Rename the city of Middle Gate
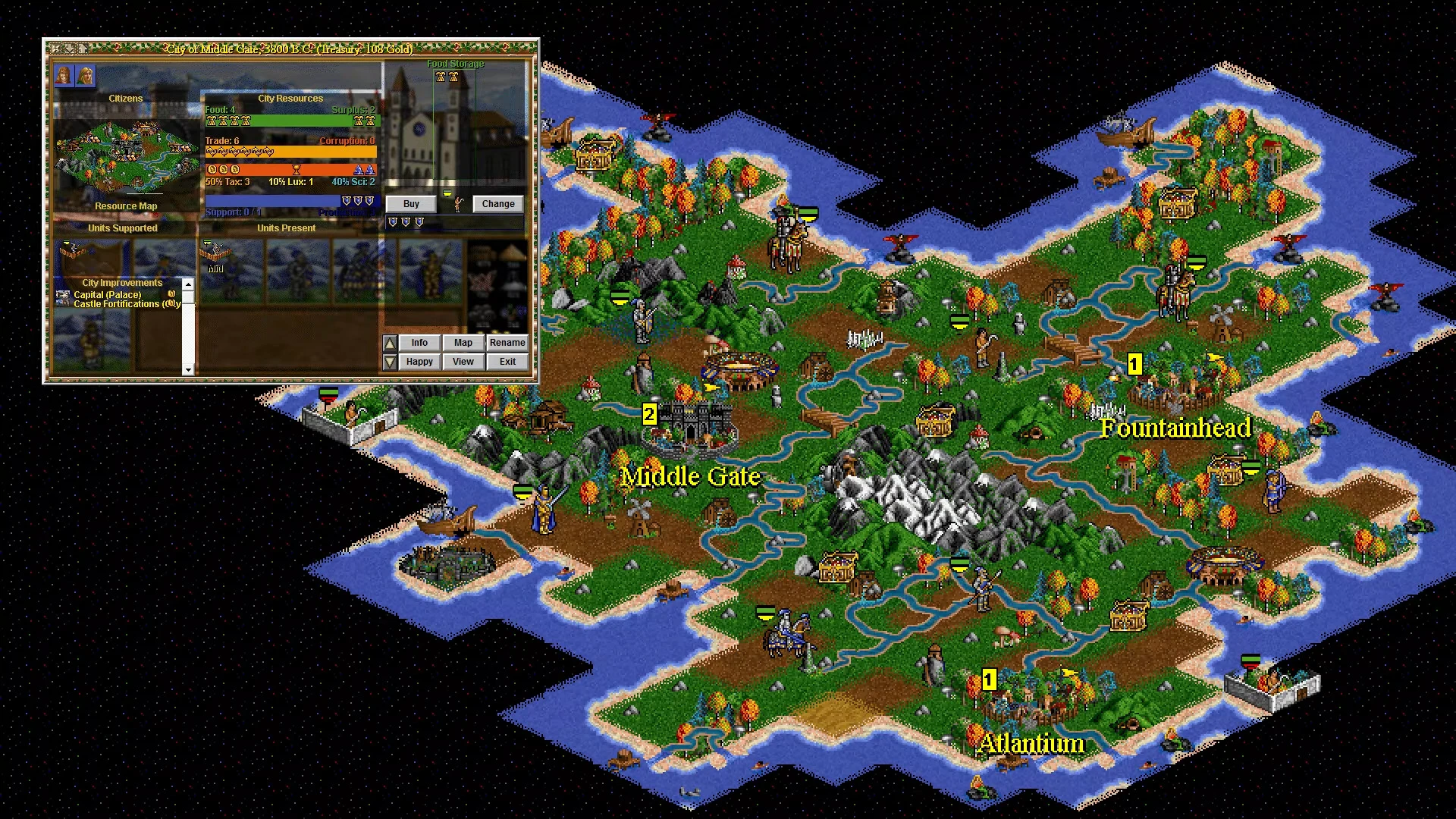Image resolution: width=1456 pixels, height=819 pixels. pyautogui.click(x=508, y=343)
